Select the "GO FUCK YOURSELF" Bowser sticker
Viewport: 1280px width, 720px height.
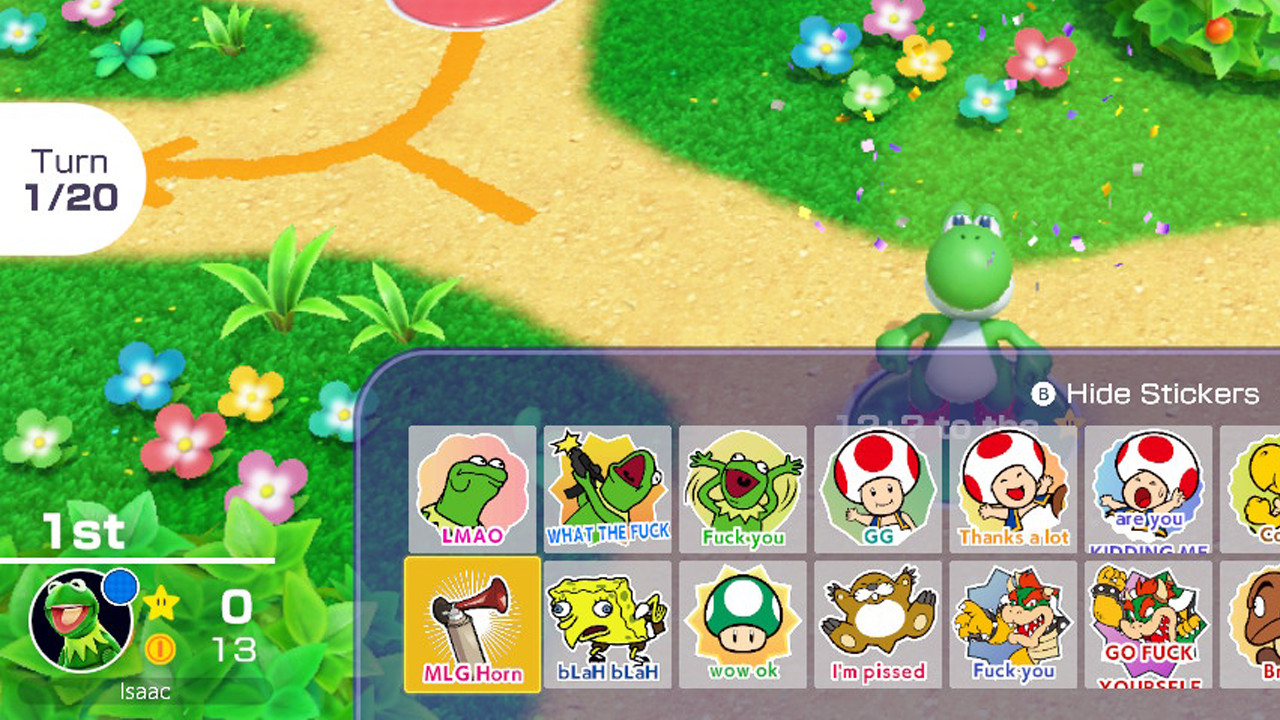point(1149,625)
